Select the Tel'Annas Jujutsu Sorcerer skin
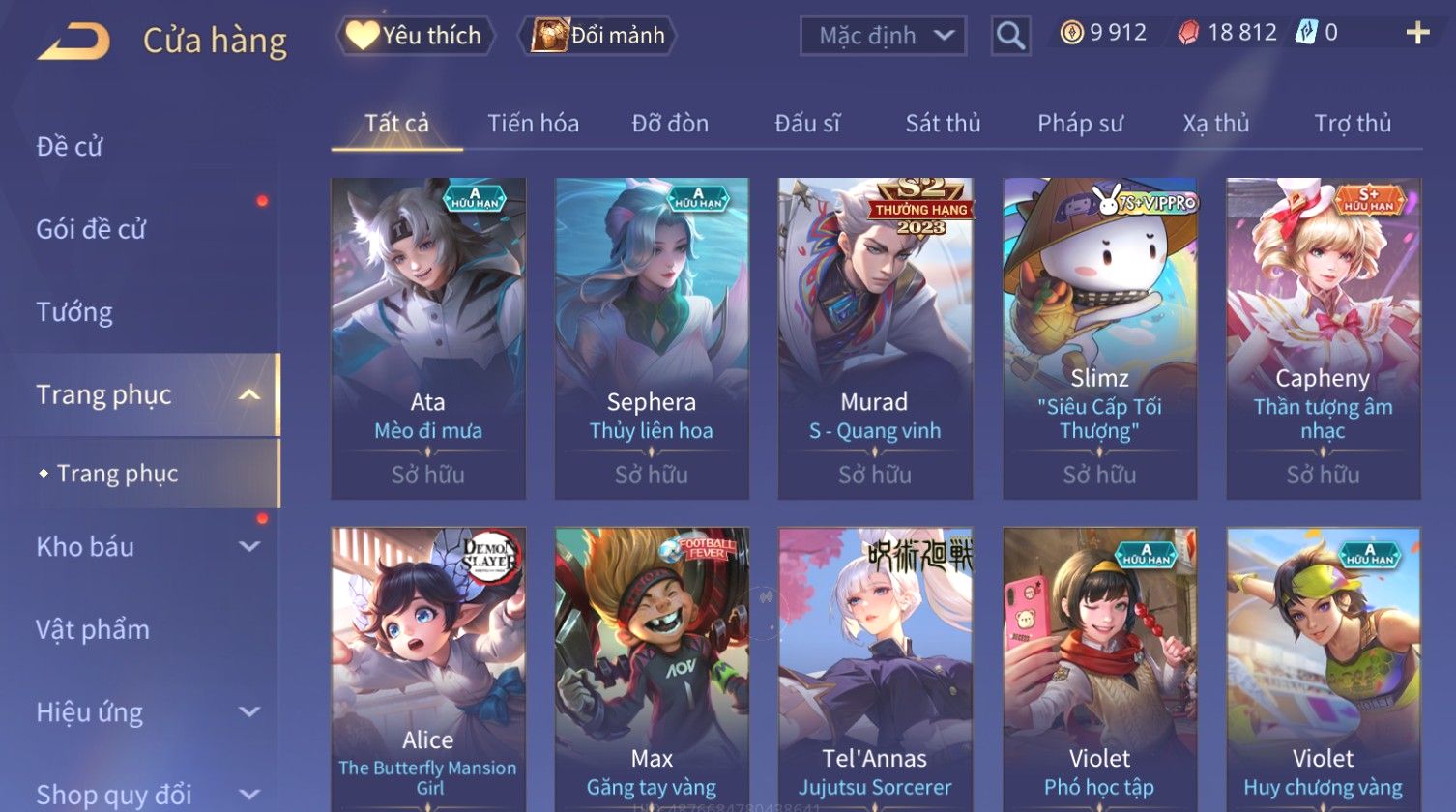This screenshot has height=812, width=1456. click(875, 667)
